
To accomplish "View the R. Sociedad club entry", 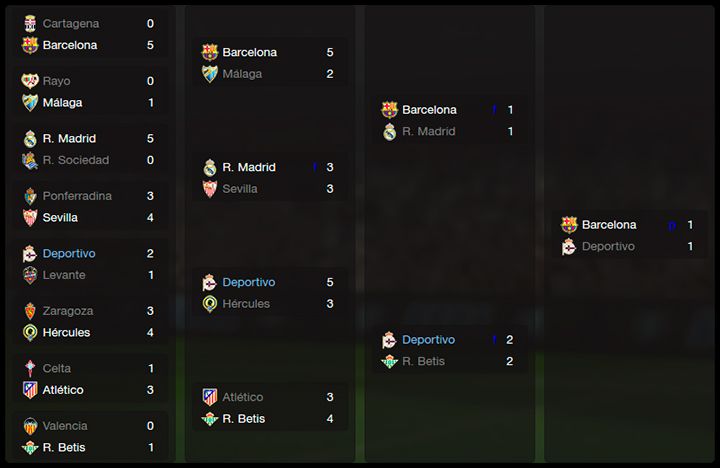I will click(x=75, y=160).
